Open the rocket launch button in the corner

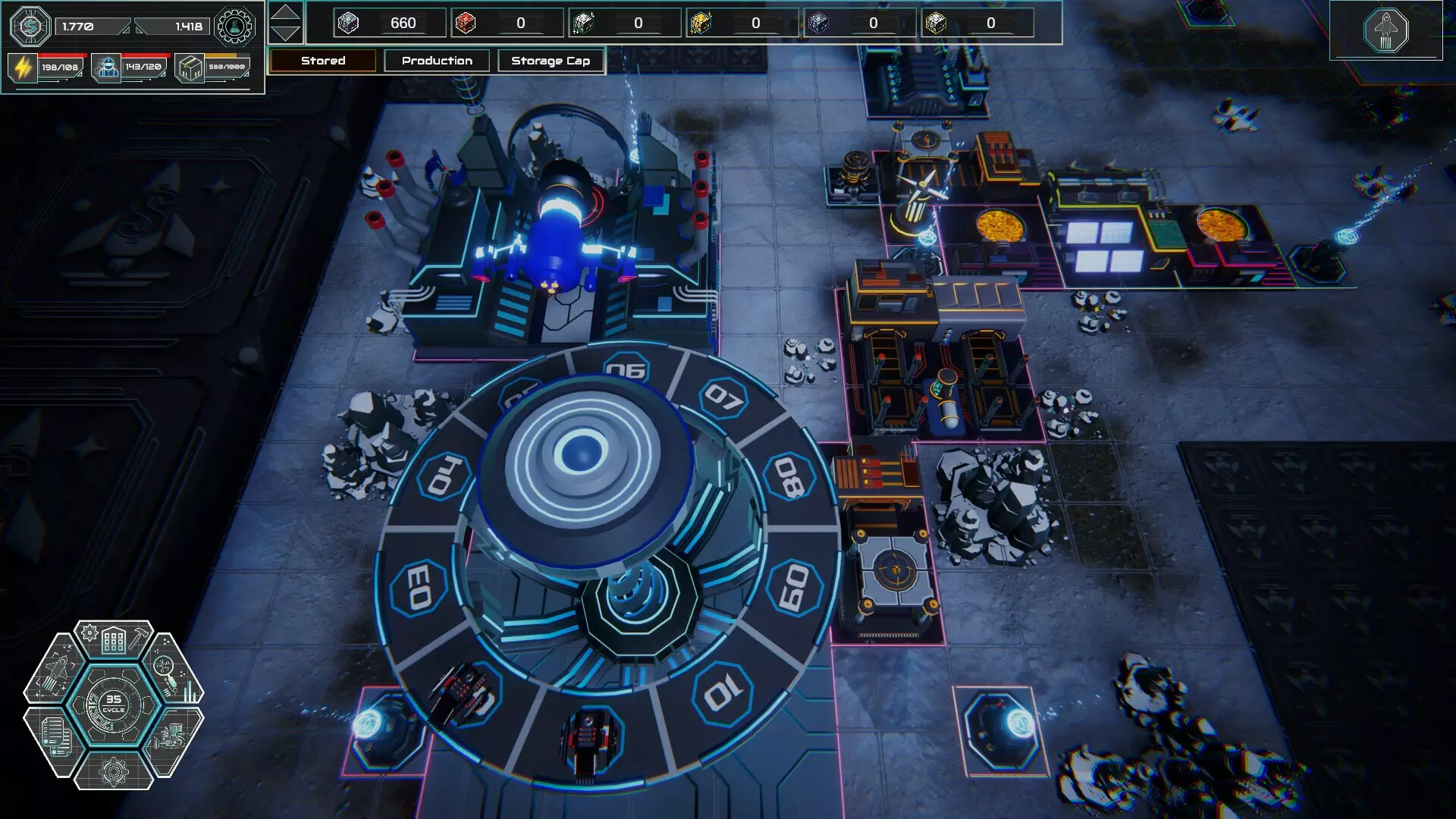(1385, 31)
